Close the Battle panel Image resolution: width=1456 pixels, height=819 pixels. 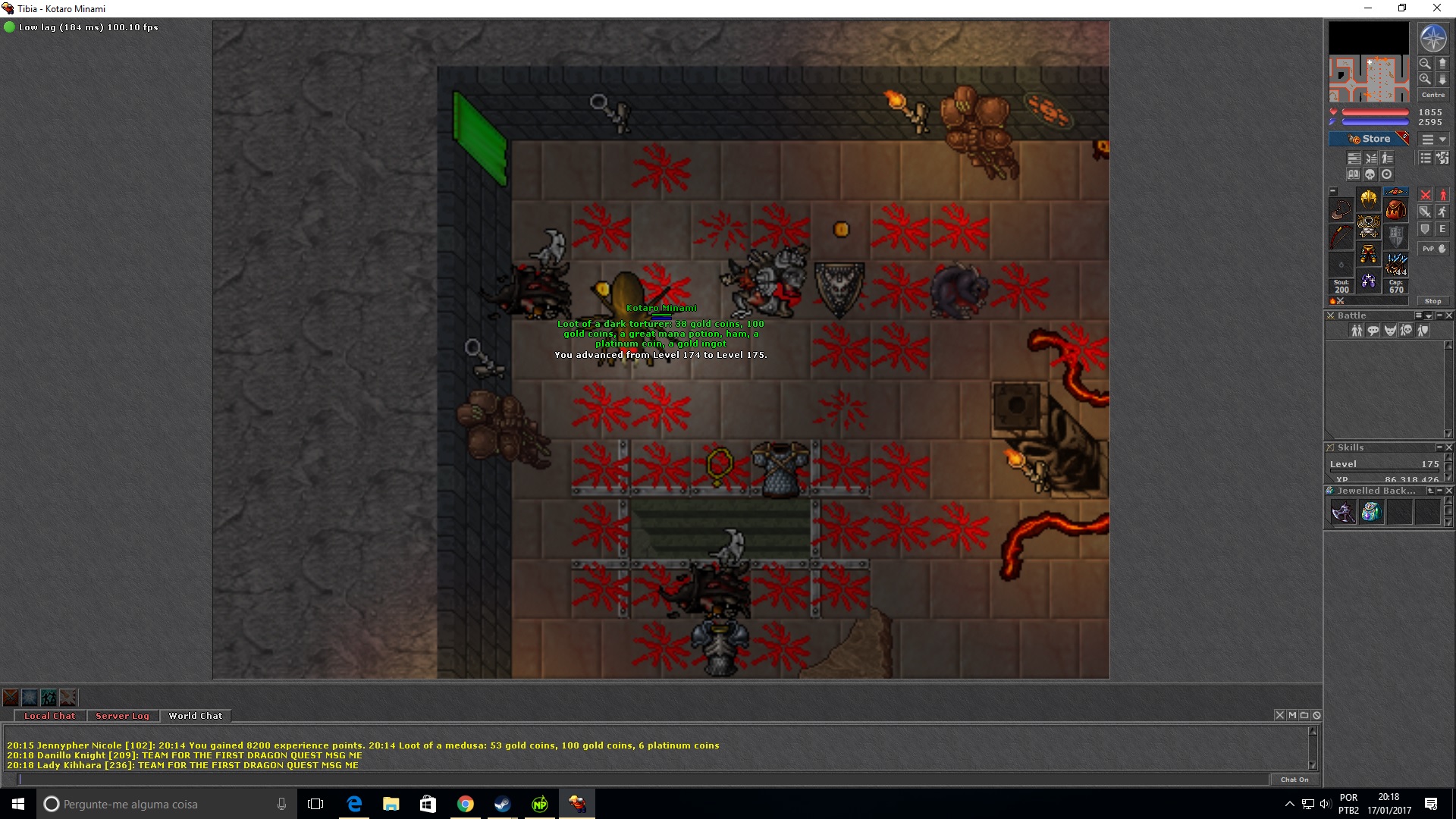pos(1449,315)
